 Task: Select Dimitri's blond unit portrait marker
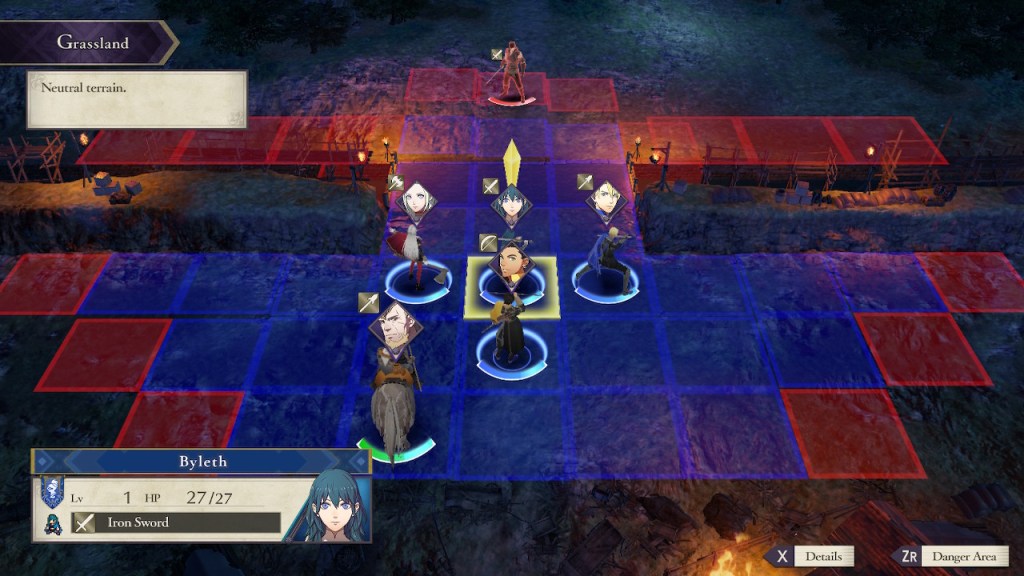click(606, 199)
